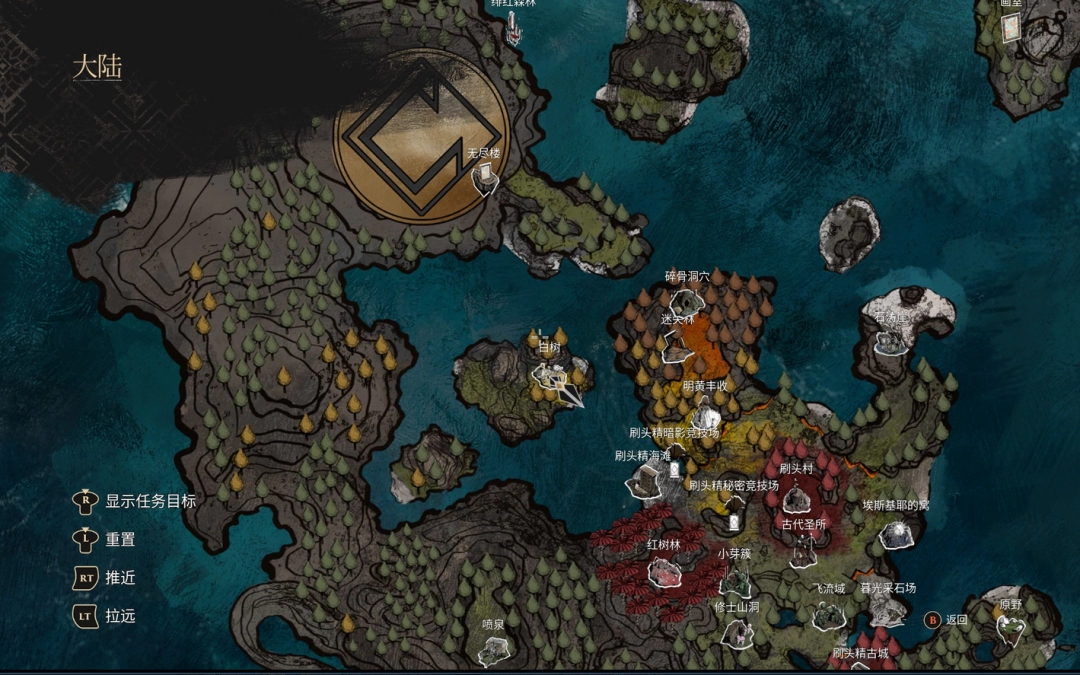Screen dimensions: 1080x675
Task: Choose the 呐泉 location marker
Action: click(x=493, y=650)
